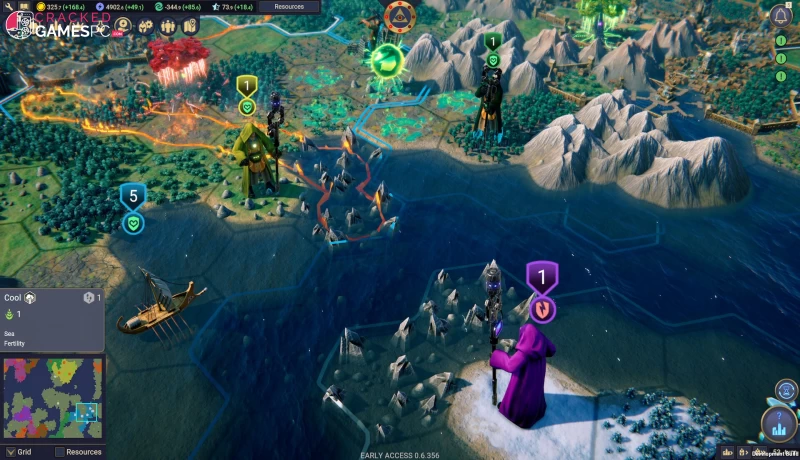
Task: Click the Resources button in top bar
Action: click(289, 6)
